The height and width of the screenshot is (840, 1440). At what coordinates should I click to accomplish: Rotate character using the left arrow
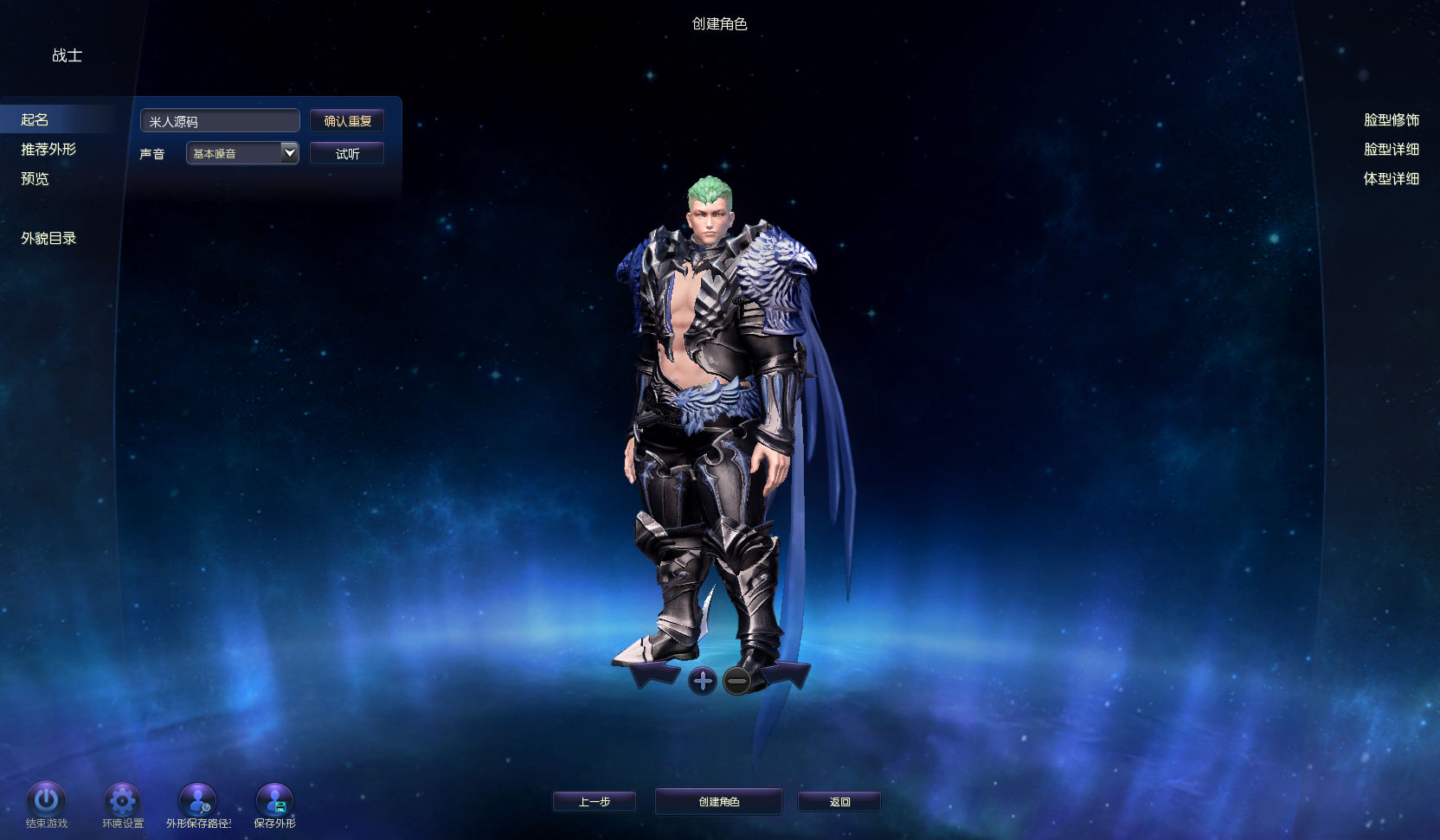click(x=655, y=675)
